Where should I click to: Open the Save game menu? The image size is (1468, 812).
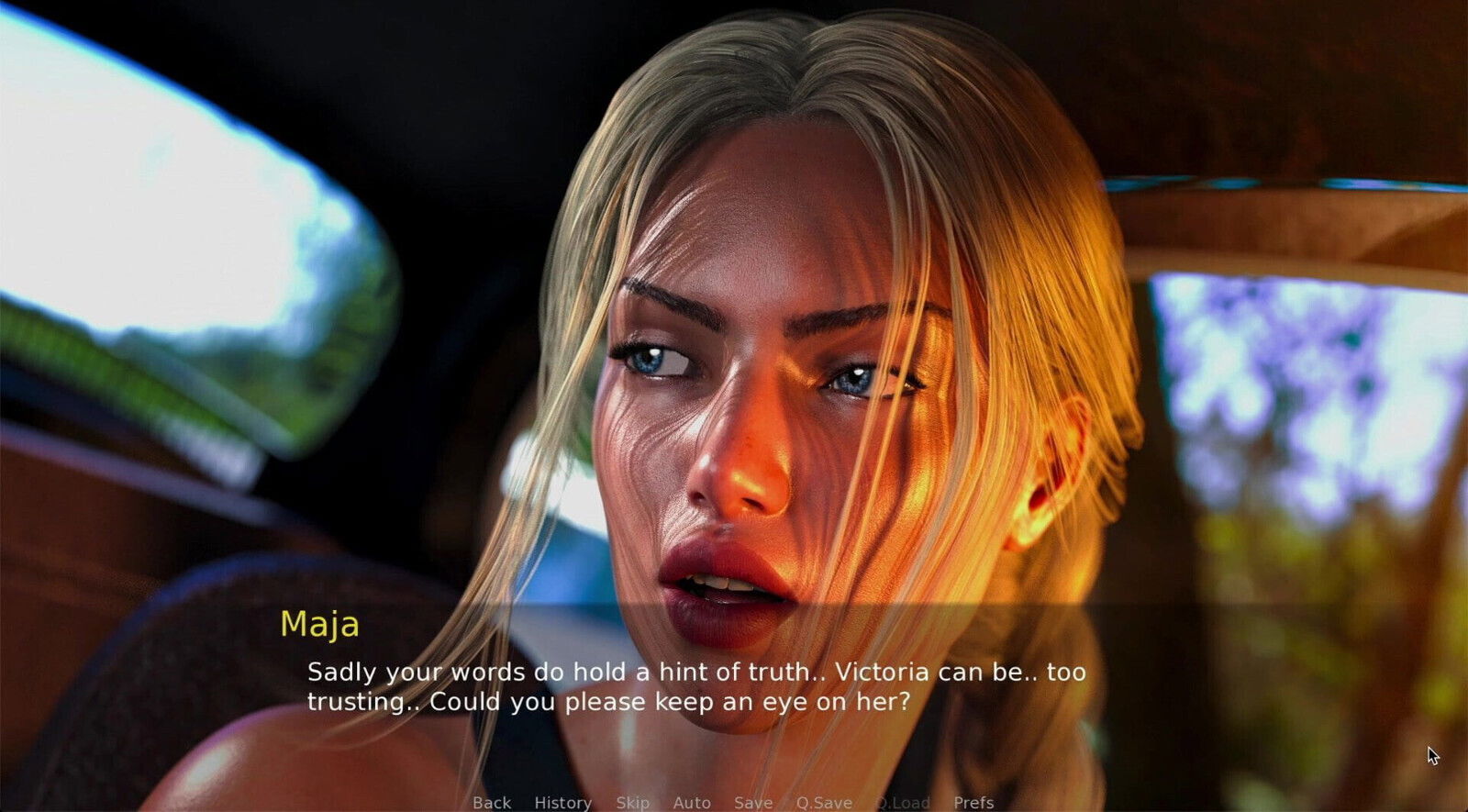[752, 802]
